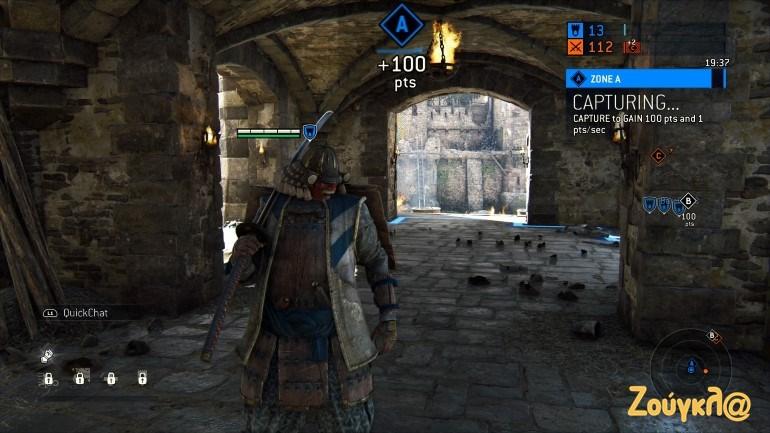
Task: Click the Zone B marker on the radar
Action: click(714, 336)
